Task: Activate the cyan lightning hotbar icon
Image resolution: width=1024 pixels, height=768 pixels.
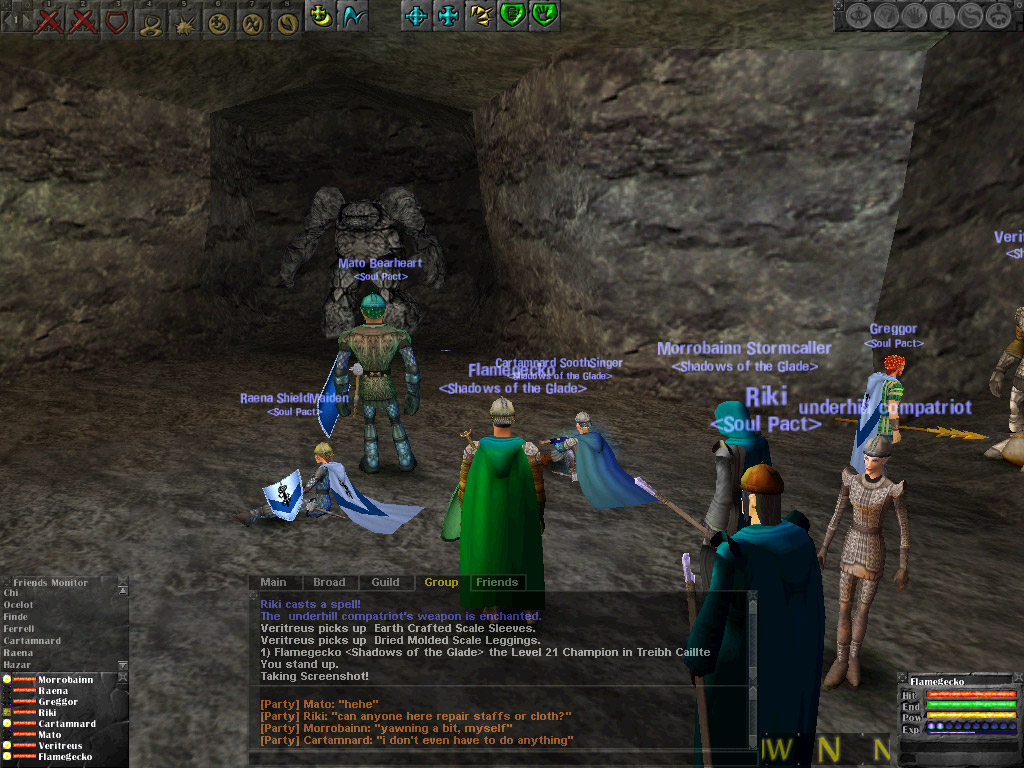Action: coord(351,16)
